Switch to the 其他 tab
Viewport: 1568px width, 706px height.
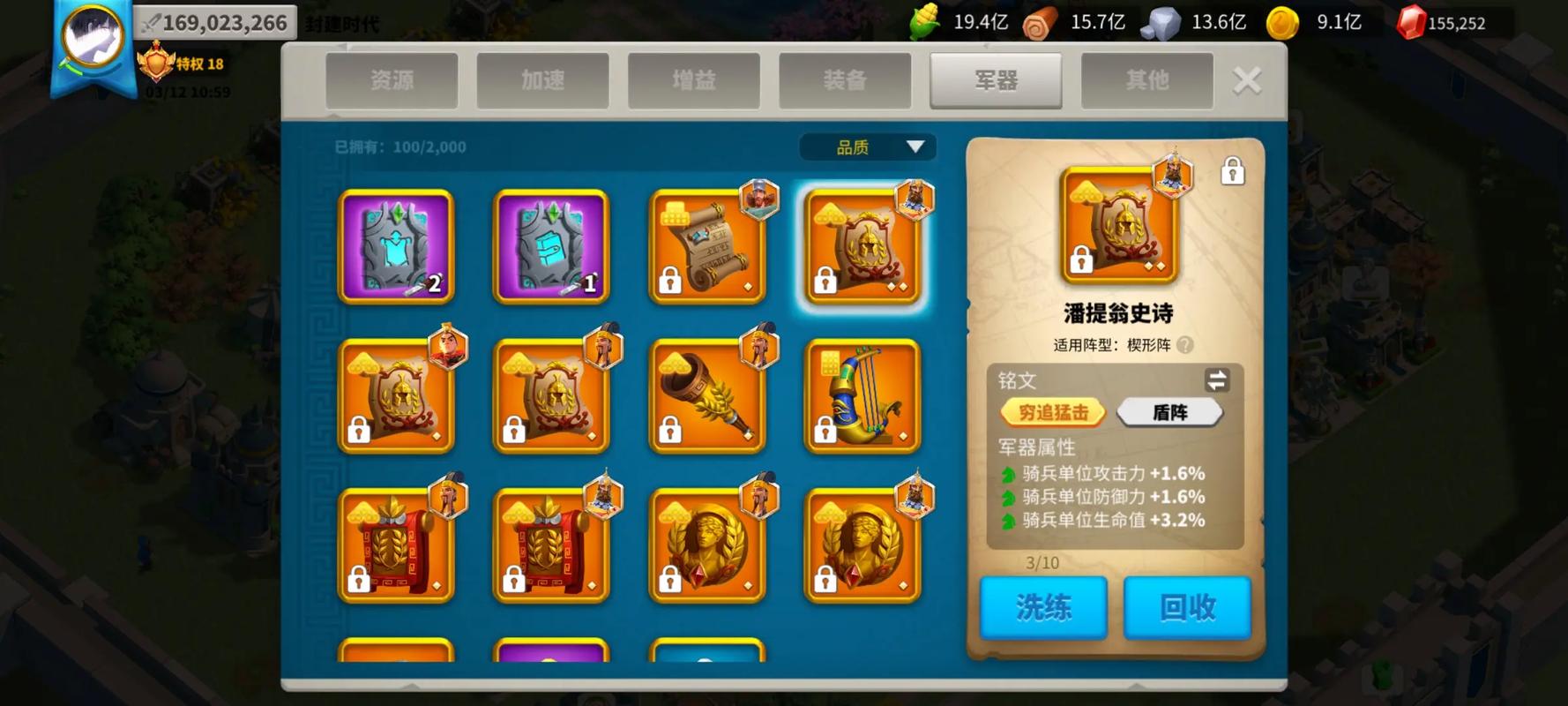click(x=1146, y=79)
